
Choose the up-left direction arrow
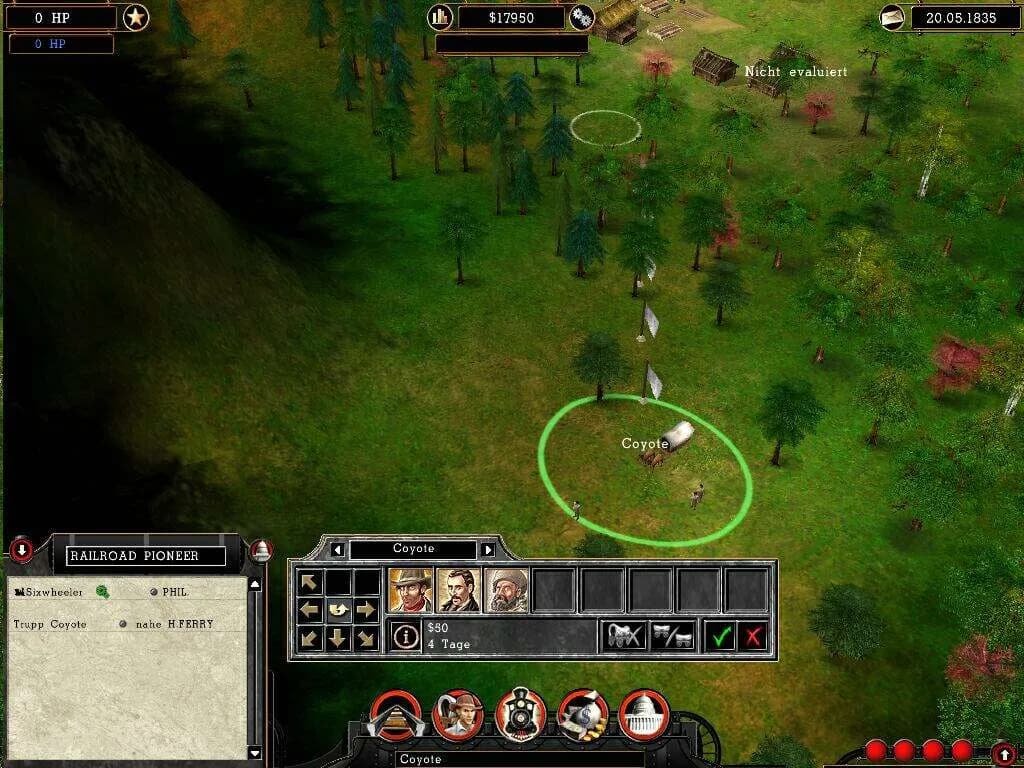[311, 582]
